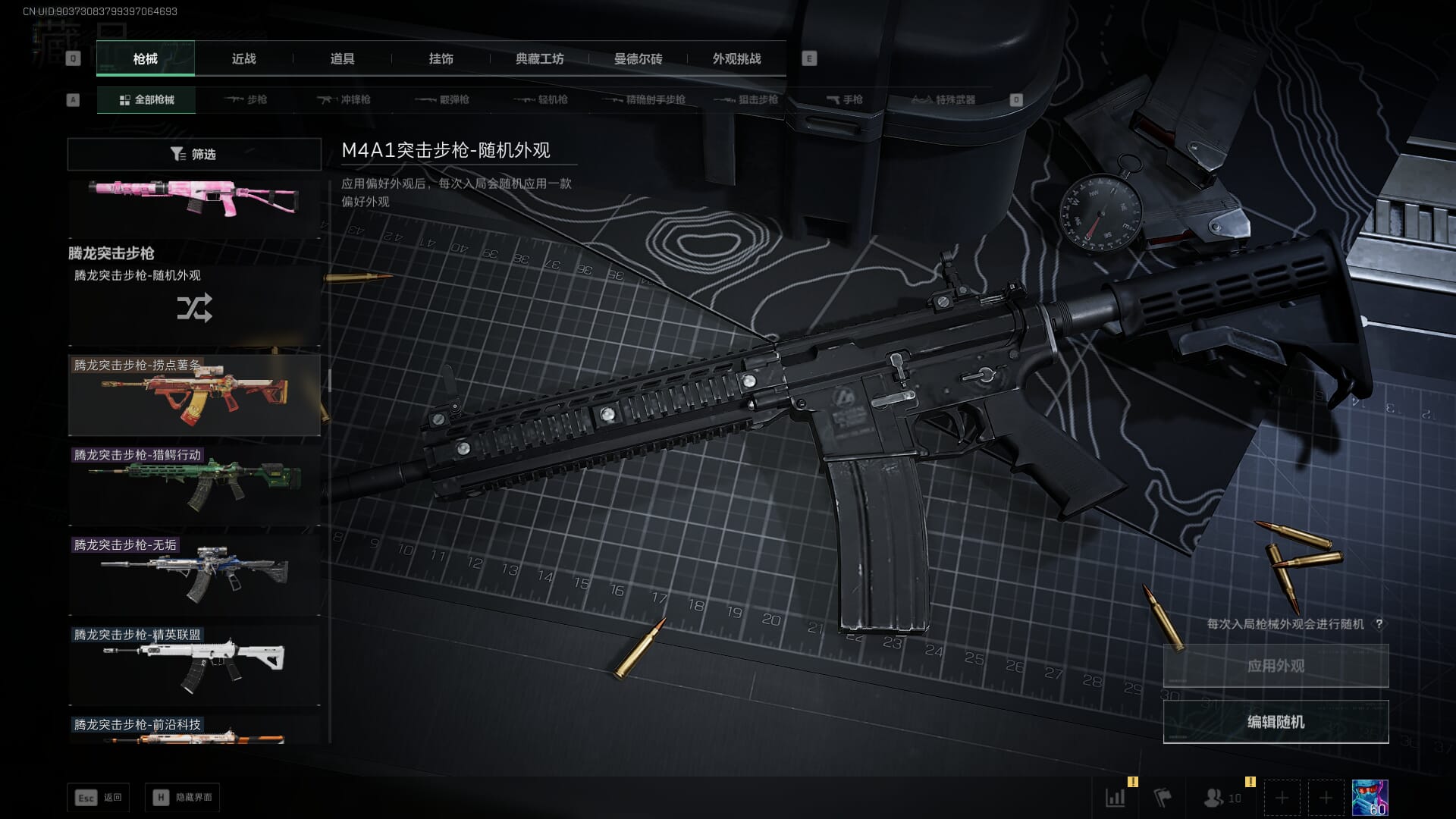Viewport: 1456px width, 819px height.
Task: Show all firearms with 全部枪械
Action: [146, 100]
